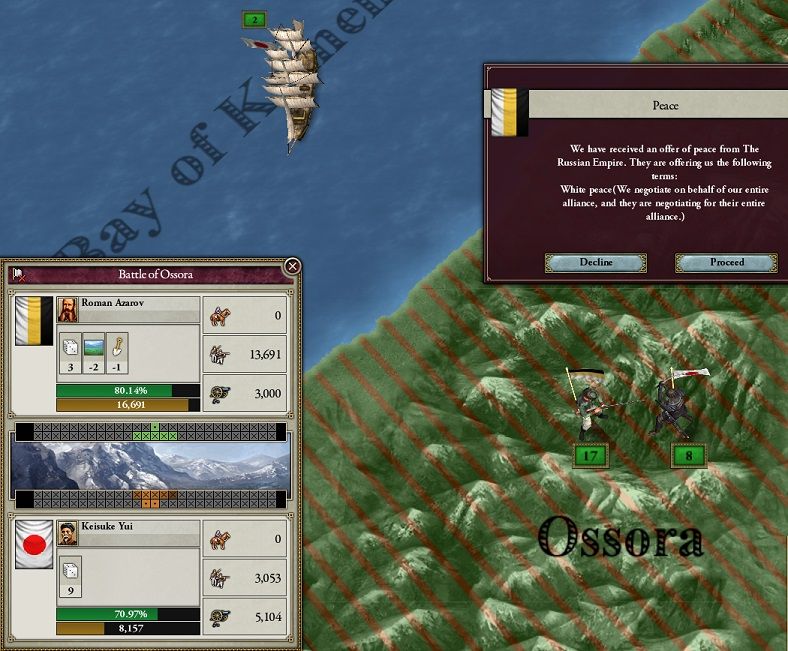The height and width of the screenshot is (651, 788).
Task: Select Keisuke Yui's general portrait
Action: click(68, 533)
